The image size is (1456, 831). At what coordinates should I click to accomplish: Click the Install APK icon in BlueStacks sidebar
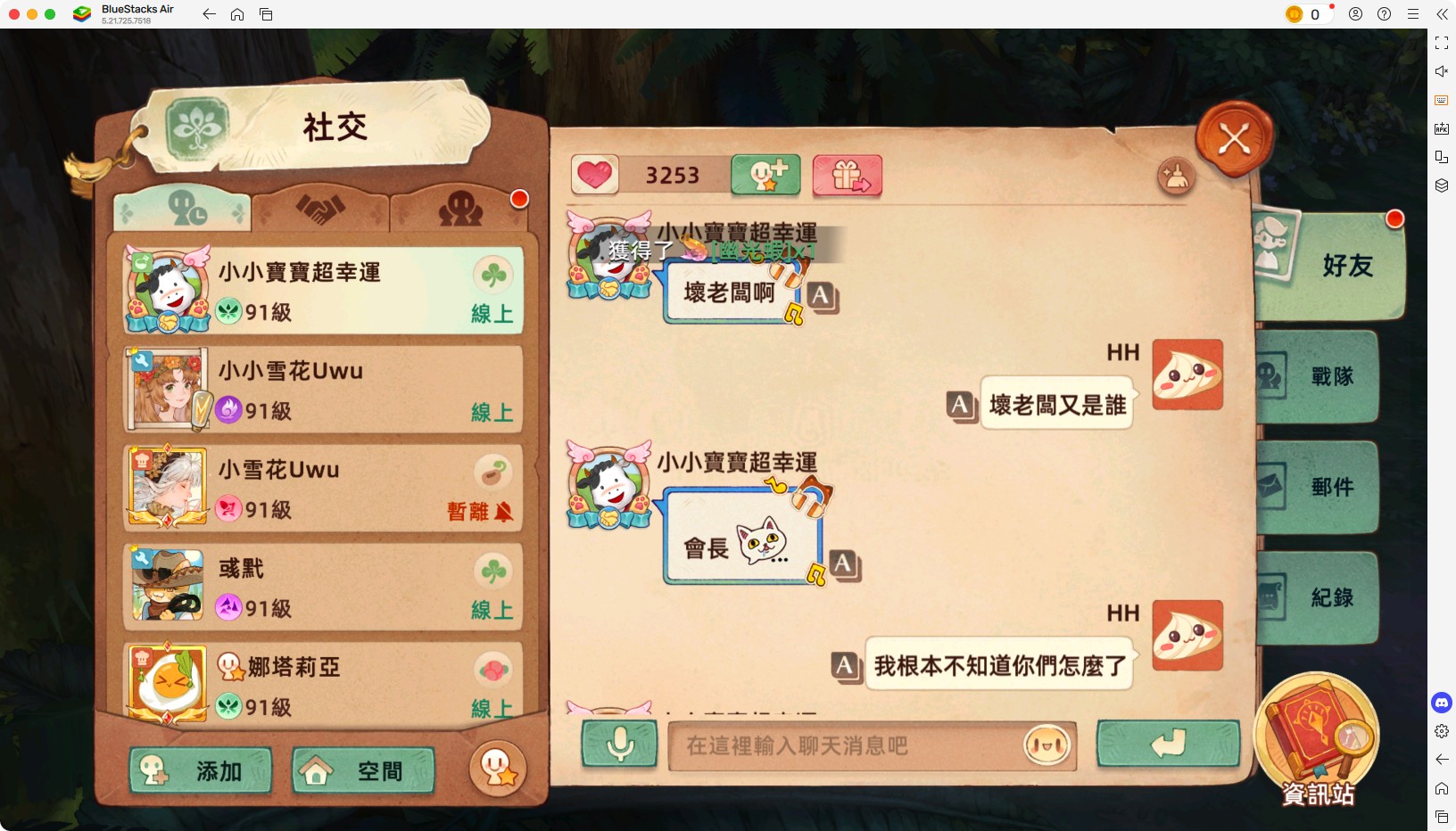pyautogui.click(x=1443, y=128)
